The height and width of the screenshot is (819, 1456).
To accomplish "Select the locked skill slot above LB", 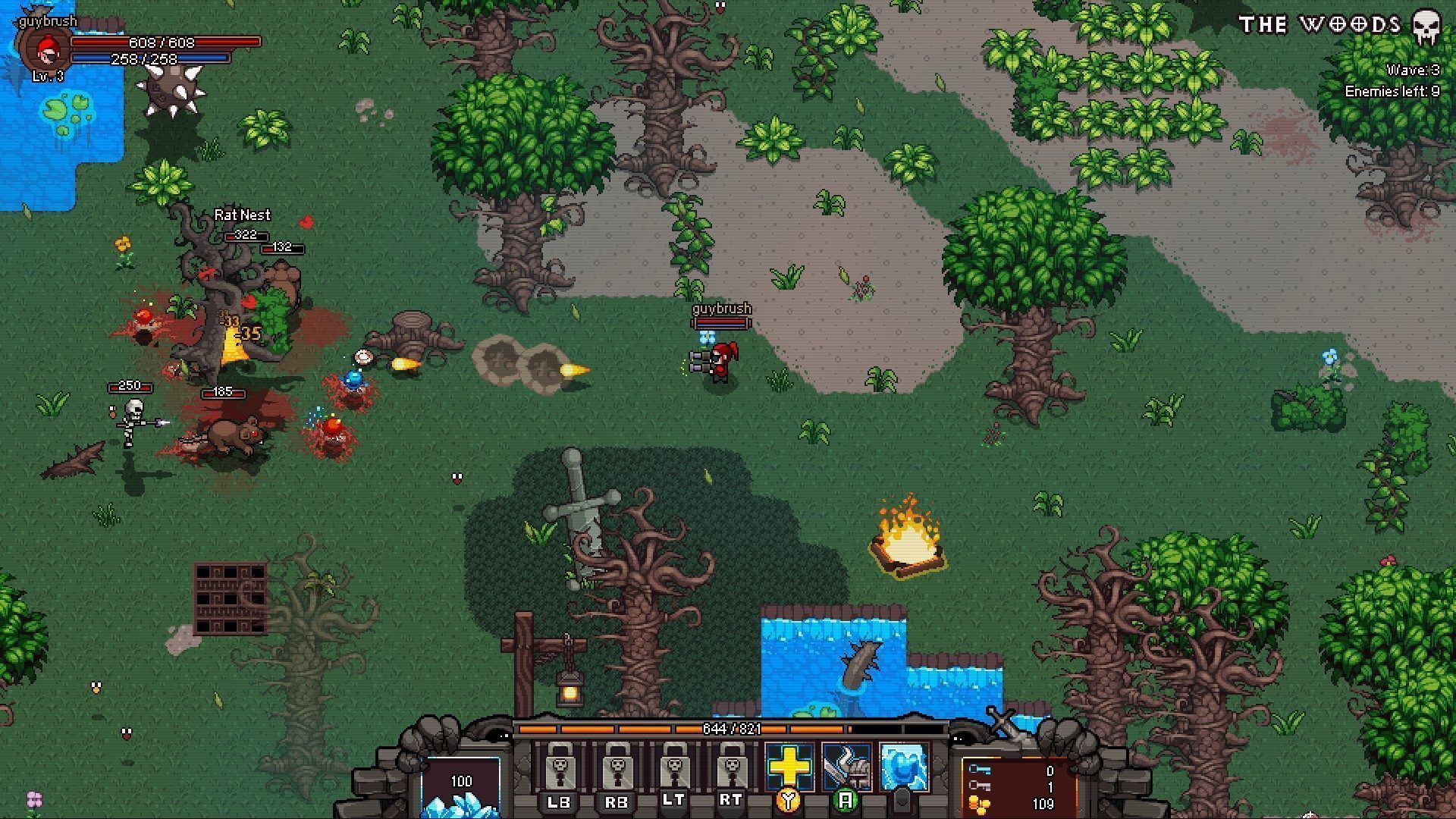I will [560, 767].
